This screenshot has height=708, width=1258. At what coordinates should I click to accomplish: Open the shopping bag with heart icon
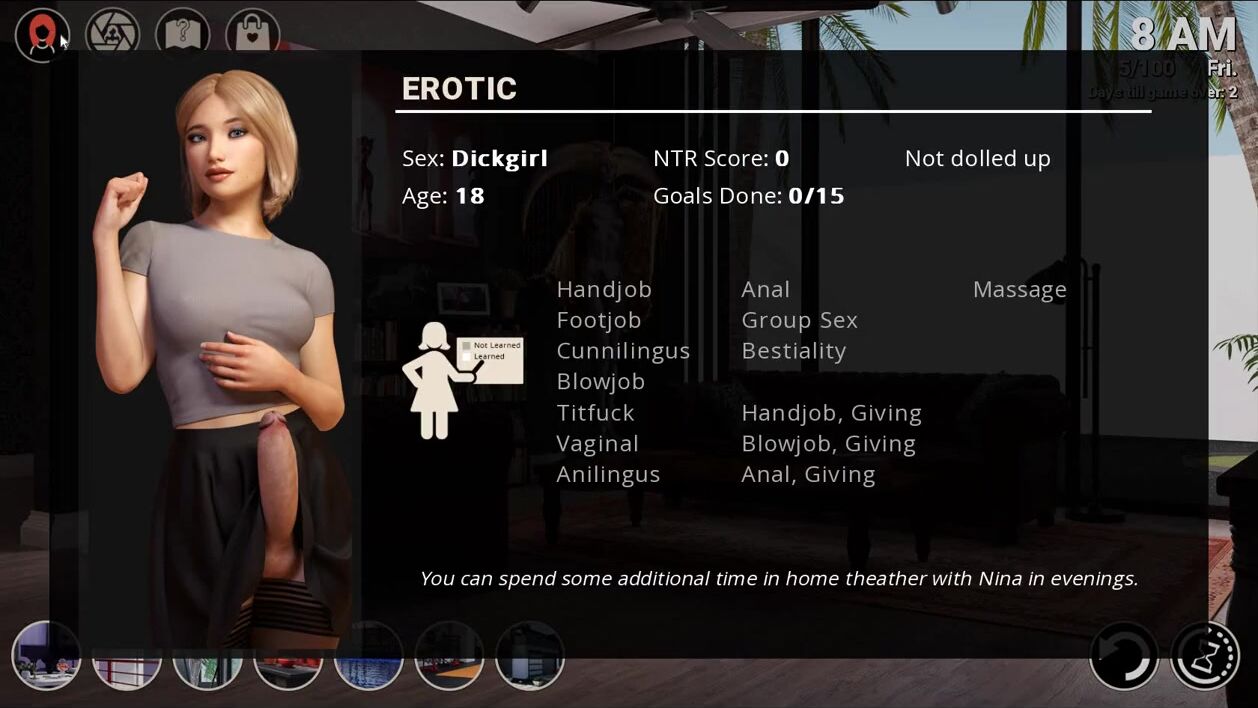pos(252,35)
